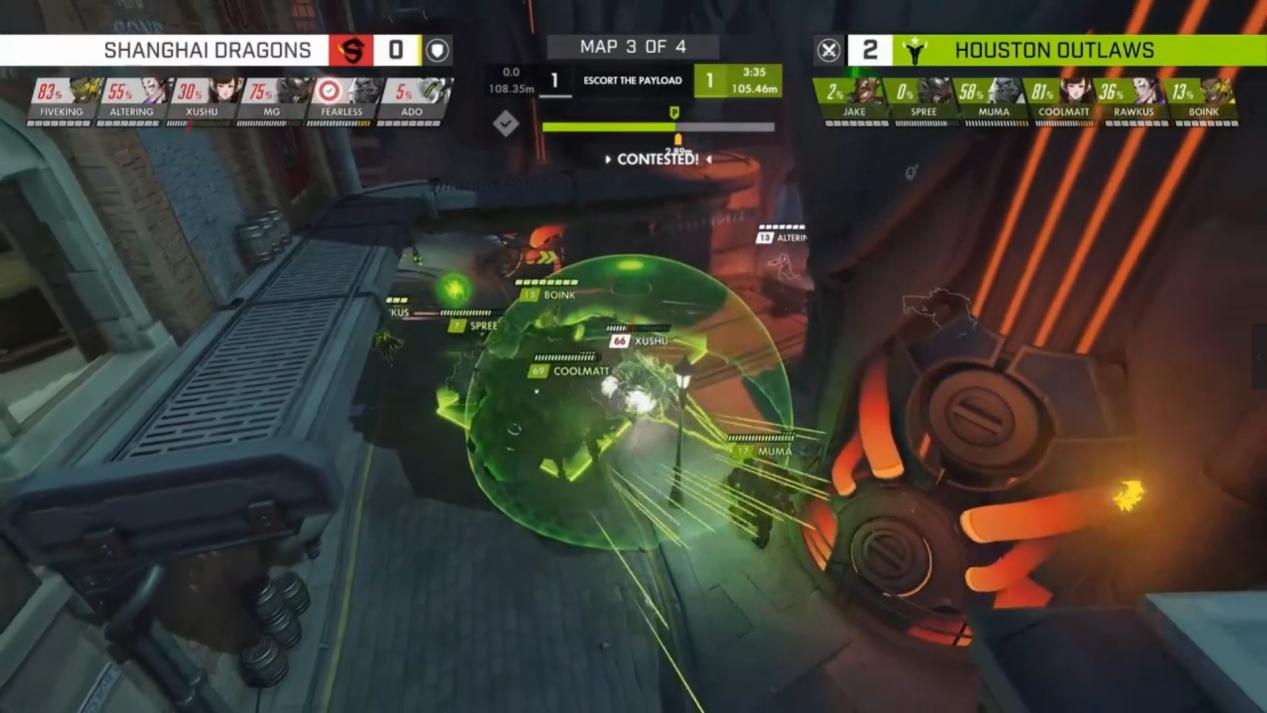This screenshot has width=1267, height=713.
Task: Select FEARLESS's player card
Action: 342,101
